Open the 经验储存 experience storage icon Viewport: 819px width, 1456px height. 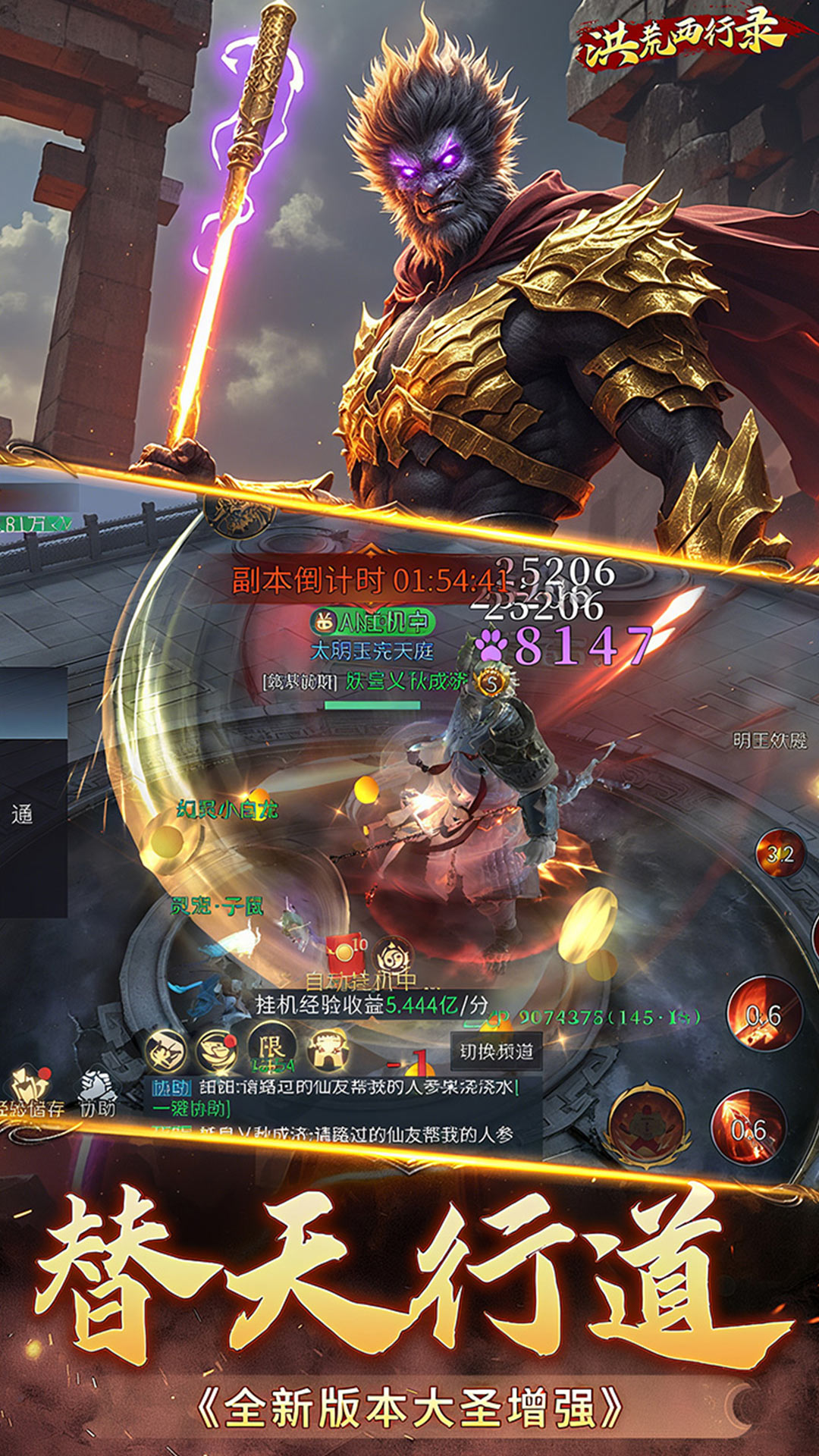[x=30, y=1092]
